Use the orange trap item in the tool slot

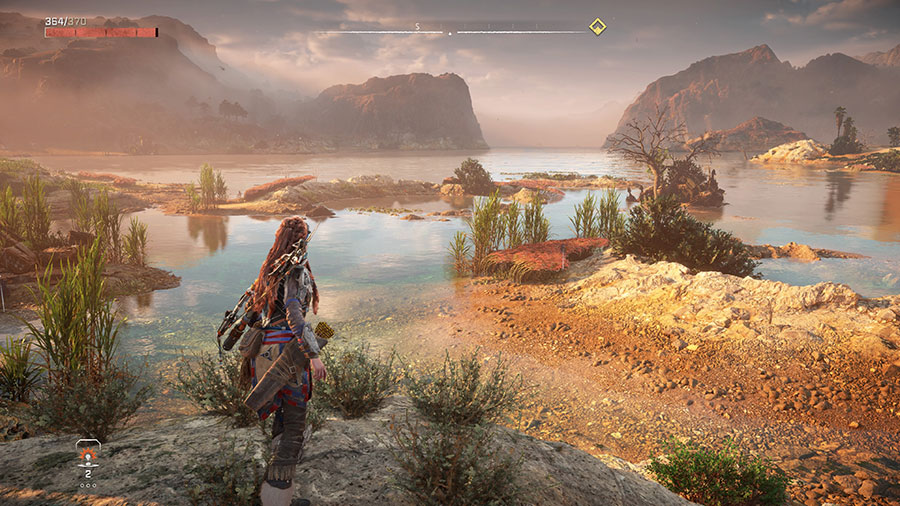[88, 456]
